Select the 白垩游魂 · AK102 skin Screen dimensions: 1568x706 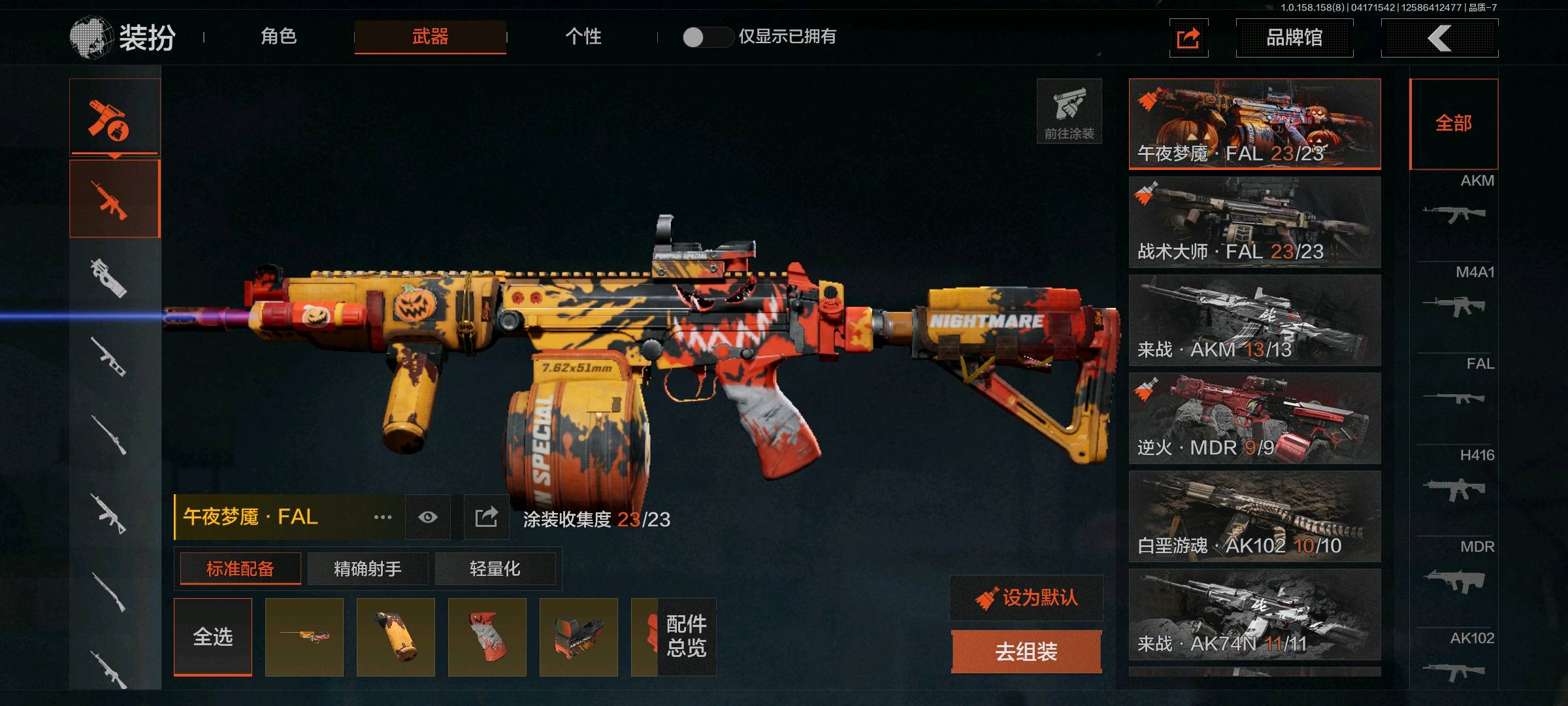coord(1254,516)
